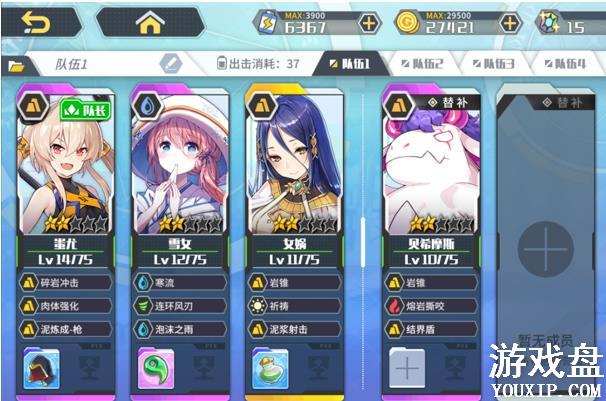Add a member to empty substitute slot
606x401 pixels.
click(544, 246)
